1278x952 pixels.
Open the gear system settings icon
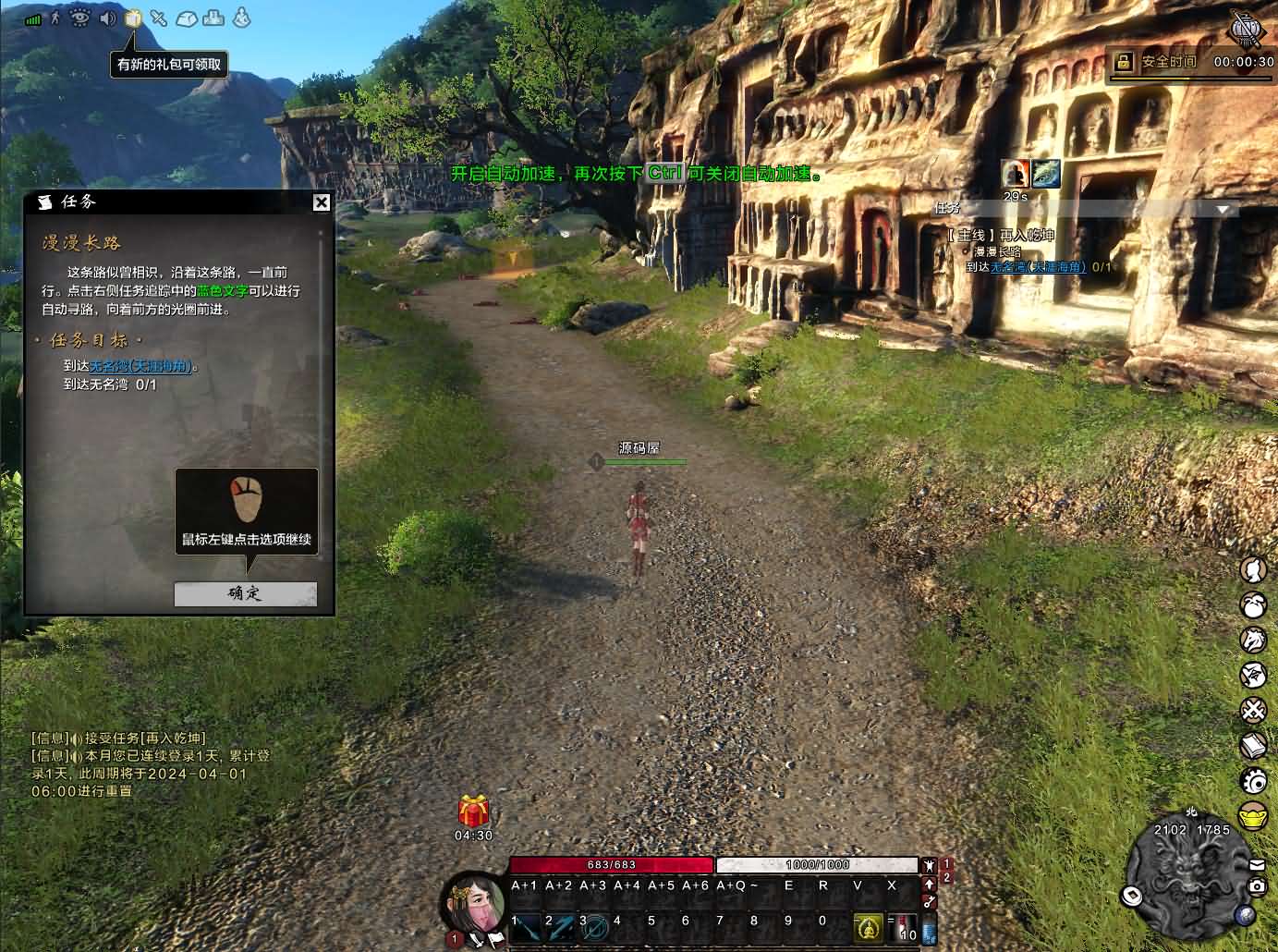[x=1253, y=781]
